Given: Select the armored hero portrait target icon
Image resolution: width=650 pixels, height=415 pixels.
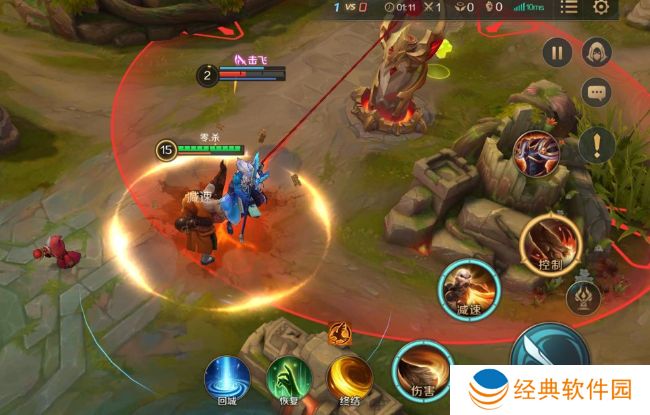Looking at the screenshot, I should pyautogui.click(x=536, y=154).
